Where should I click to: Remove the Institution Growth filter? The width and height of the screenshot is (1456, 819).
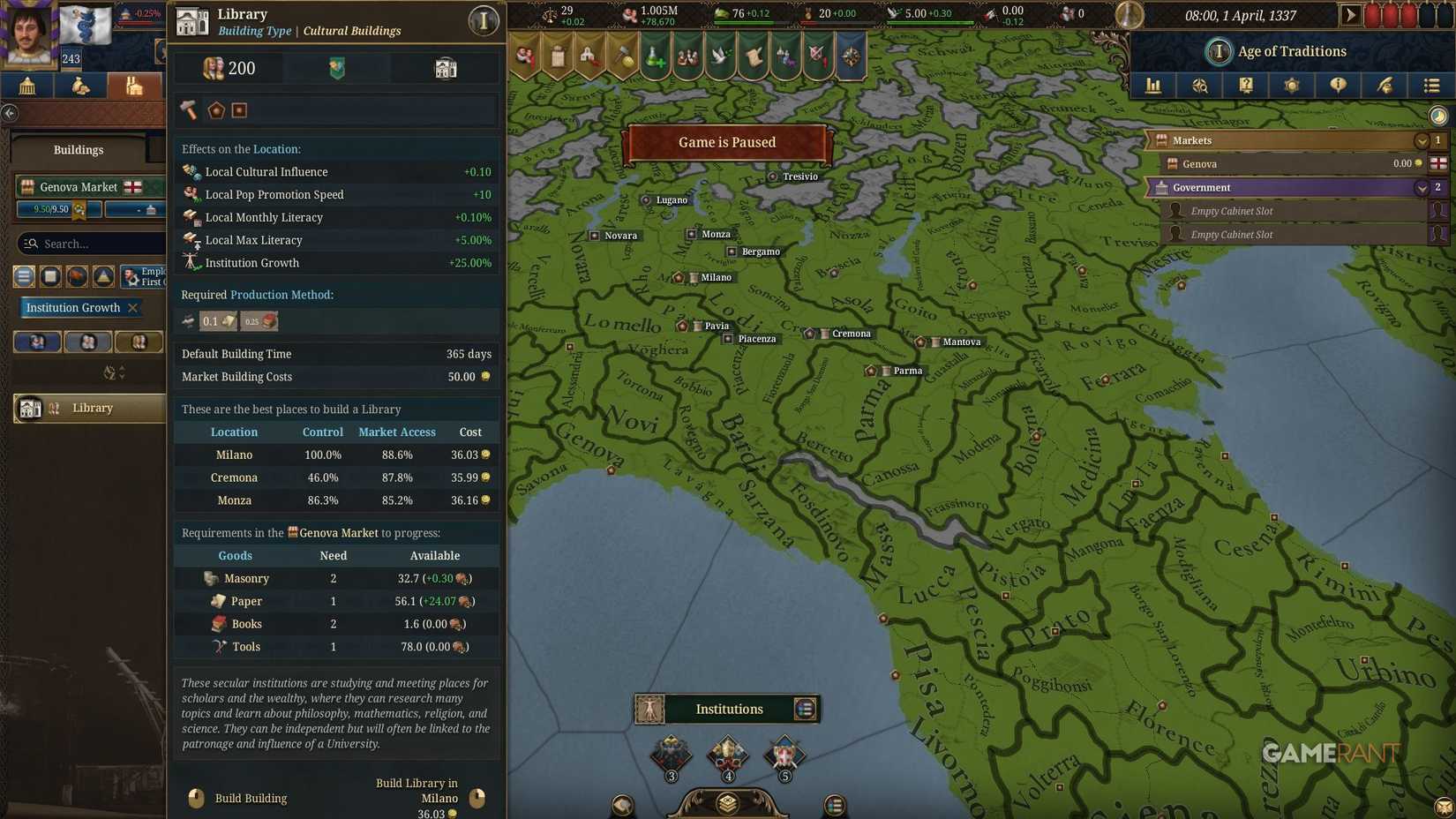tap(133, 307)
